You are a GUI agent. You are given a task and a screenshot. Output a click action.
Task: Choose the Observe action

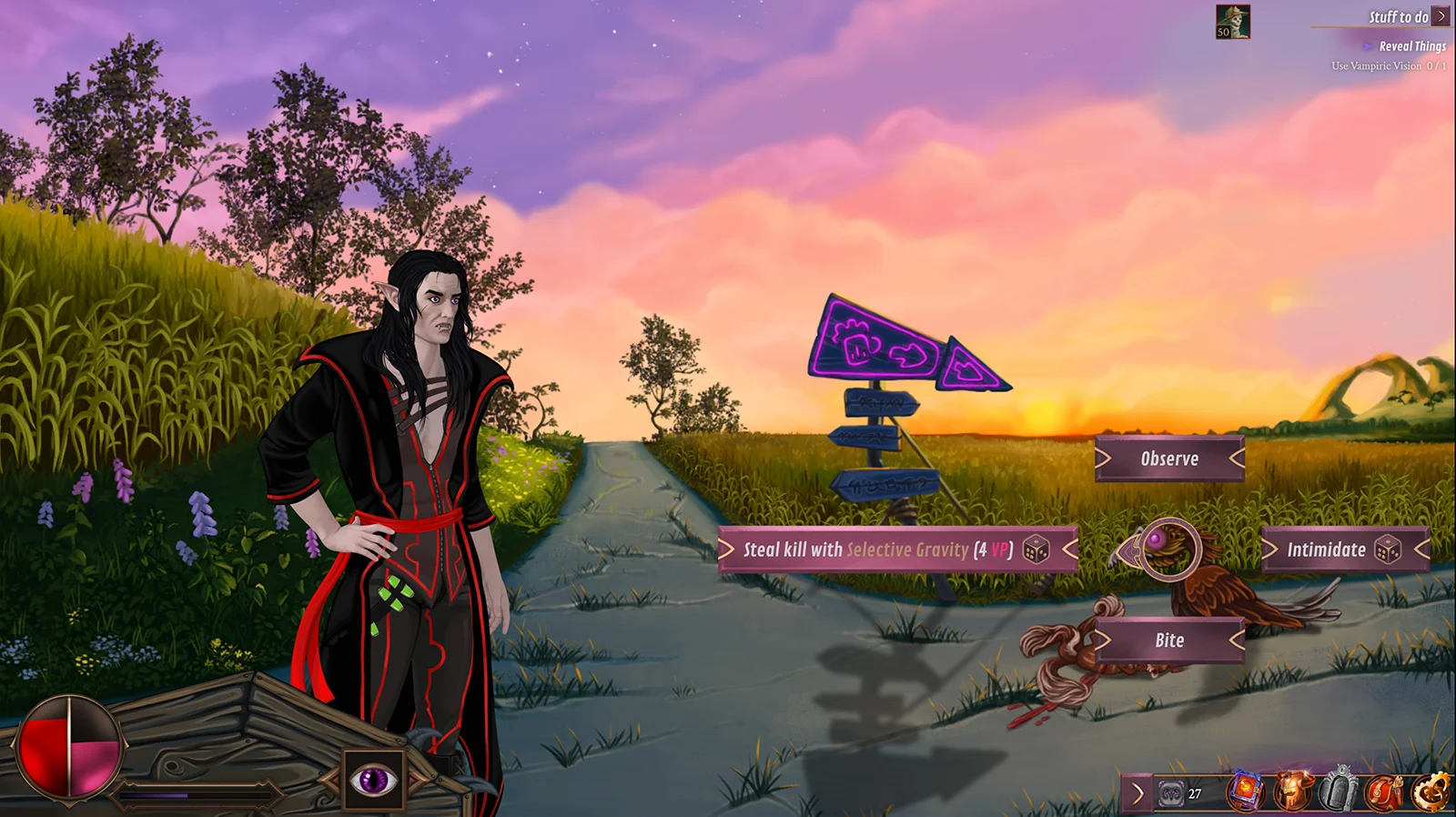pos(1169,459)
